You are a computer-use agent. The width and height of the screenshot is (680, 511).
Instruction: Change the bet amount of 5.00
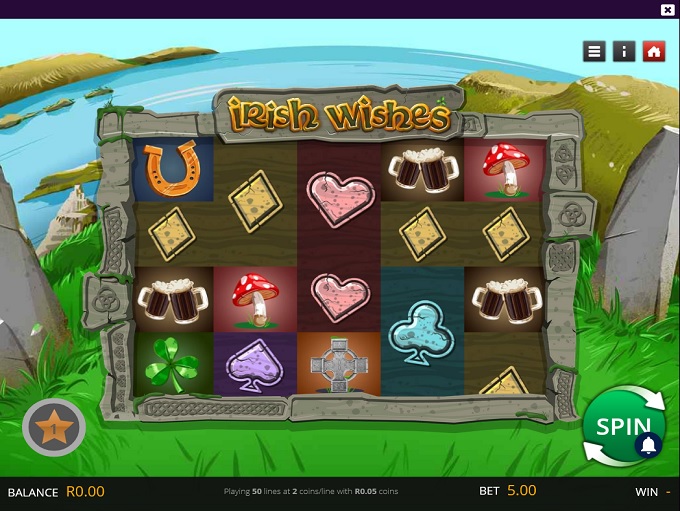(x=520, y=491)
